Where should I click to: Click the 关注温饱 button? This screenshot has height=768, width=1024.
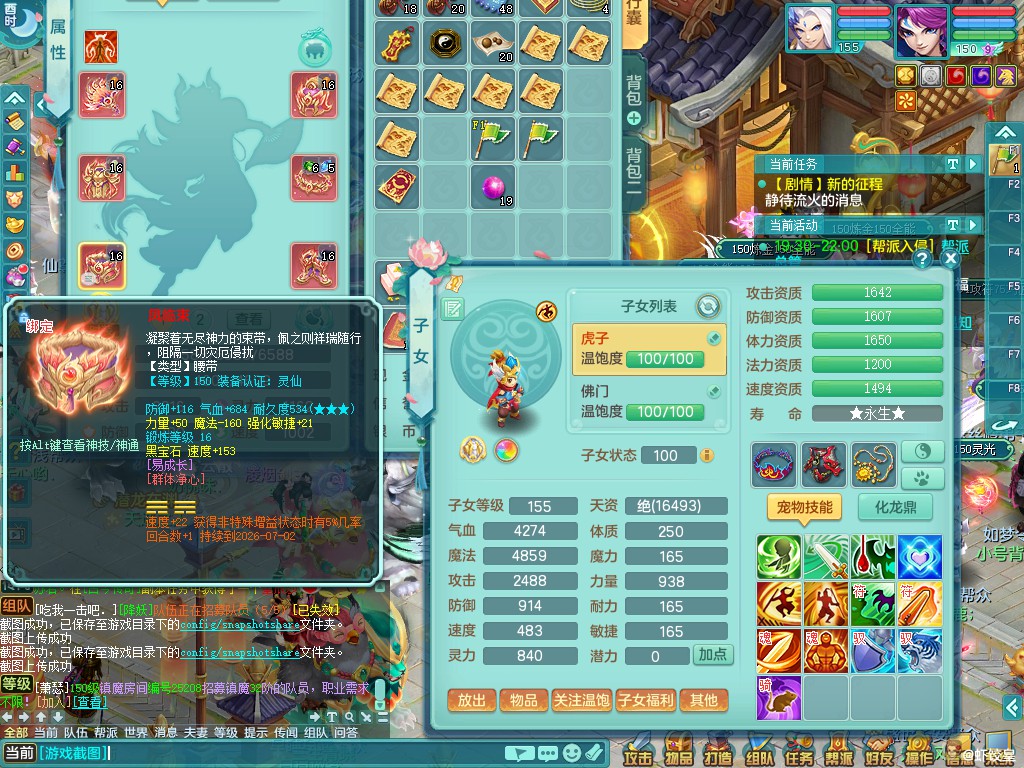pyautogui.click(x=582, y=700)
